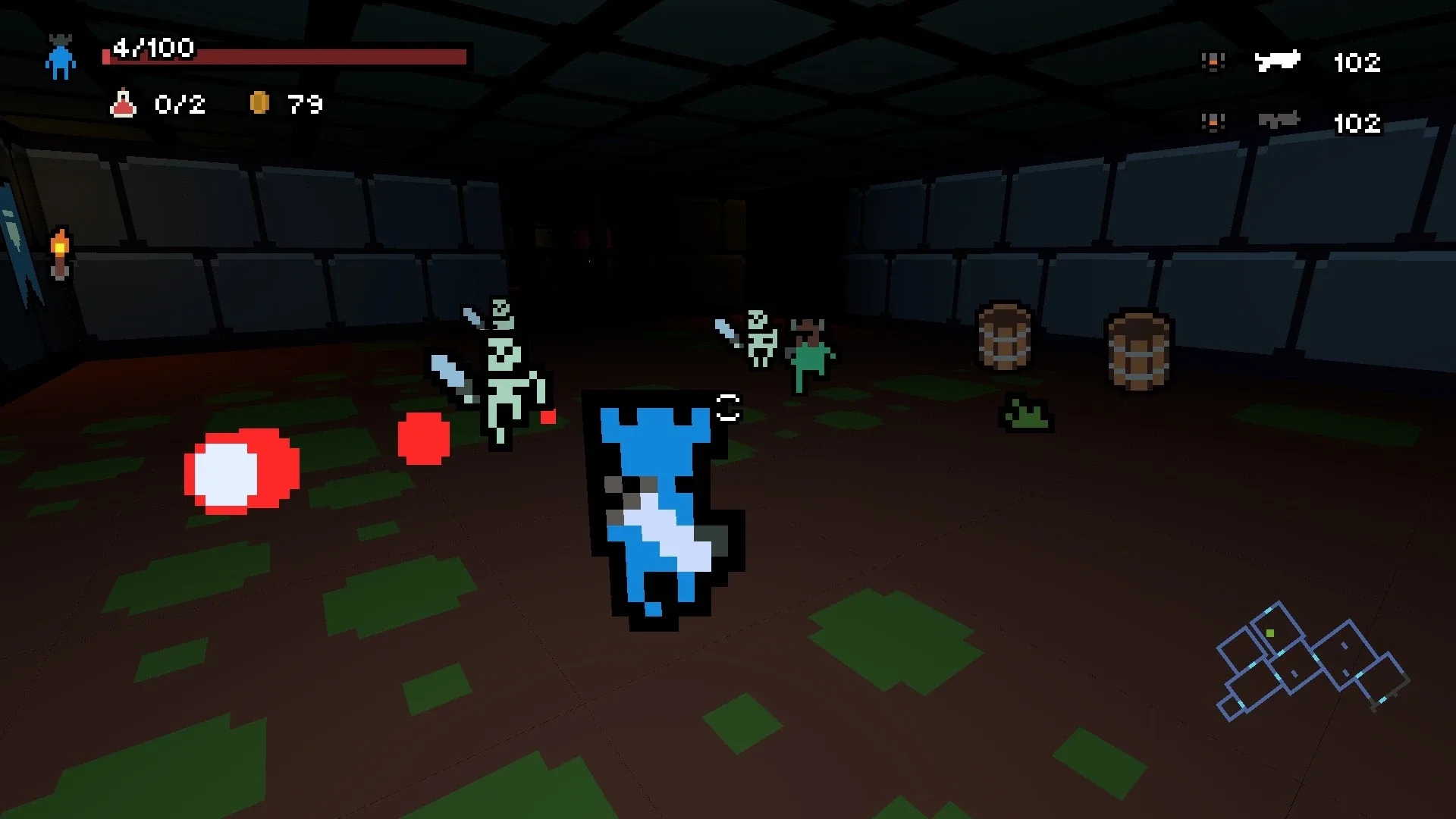The height and width of the screenshot is (819, 1456).
Task: Click the green dot marker on the minimap
Action: tap(1269, 633)
